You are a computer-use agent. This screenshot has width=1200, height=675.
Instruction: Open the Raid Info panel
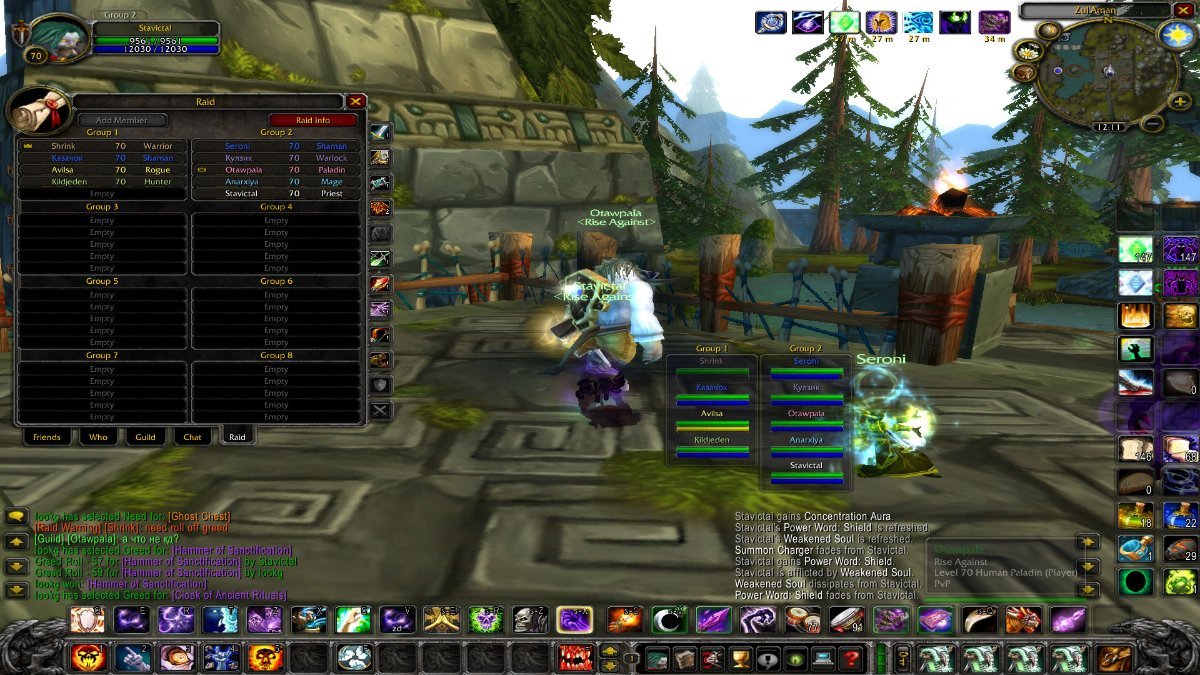313,120
